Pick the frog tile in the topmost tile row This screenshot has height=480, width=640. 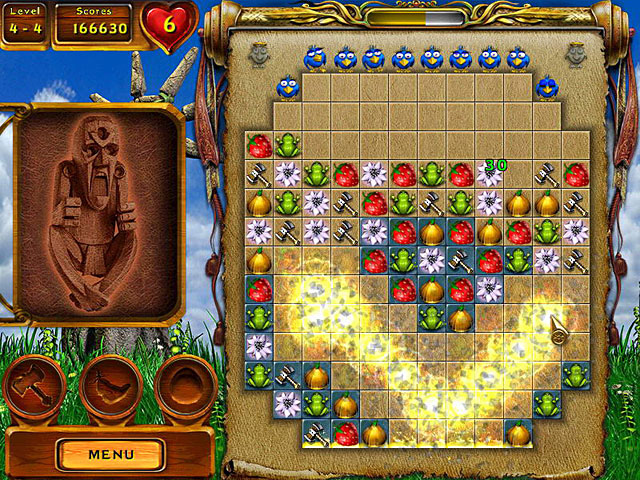tap(288, 146)
